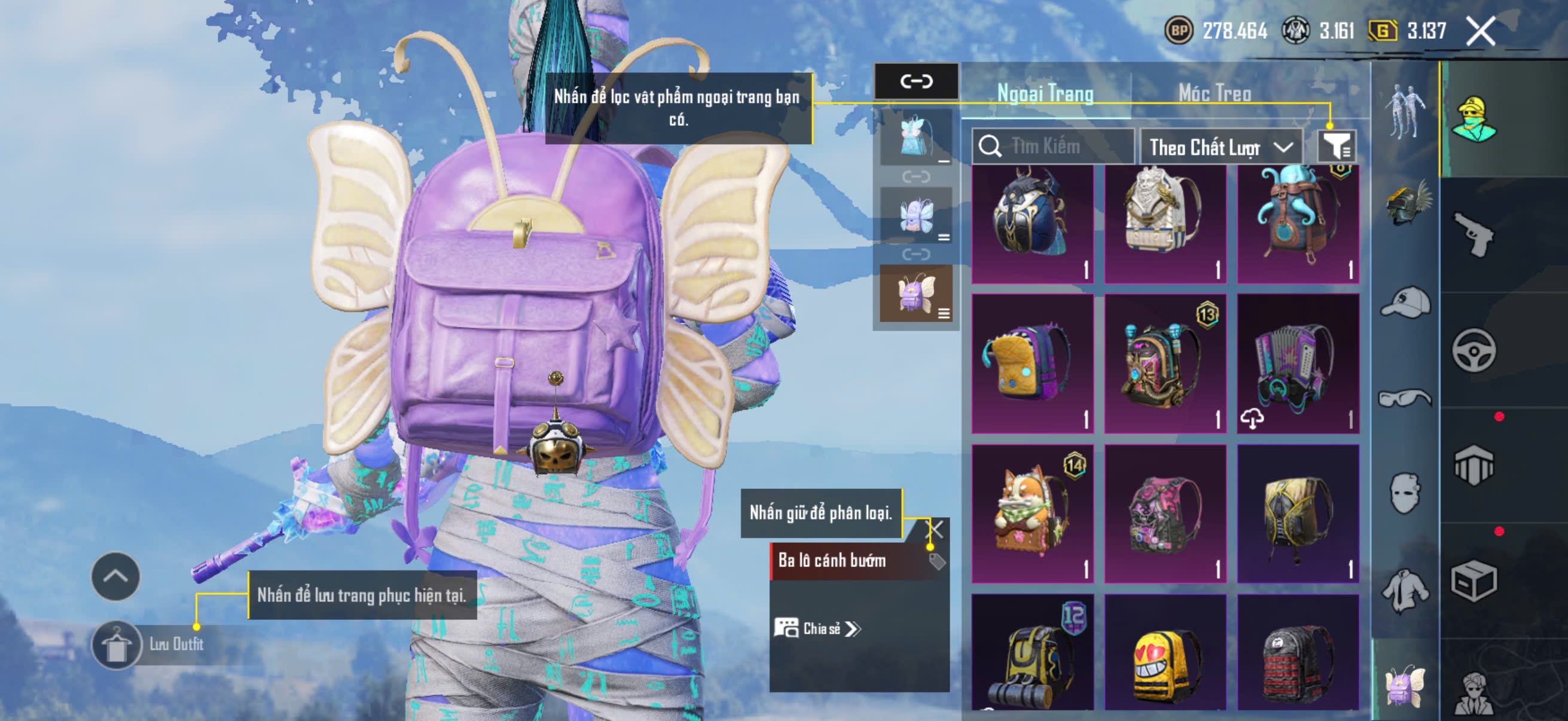1568x721 pixels.
Task: Choose the corgi dog backpack
Action: click(1032, 513)
